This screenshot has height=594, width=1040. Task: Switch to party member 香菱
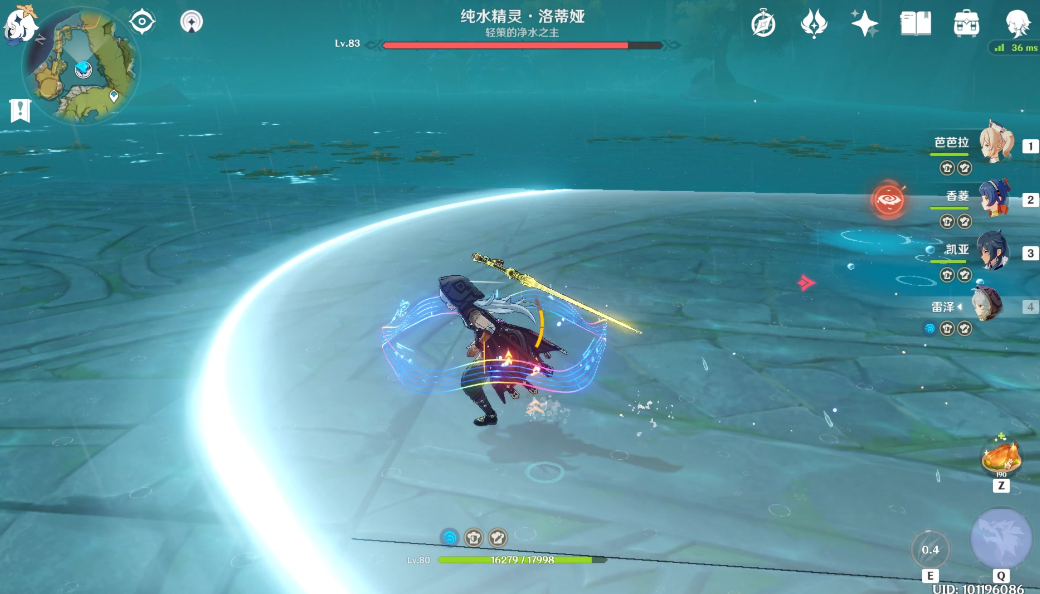tap(994, 198)
